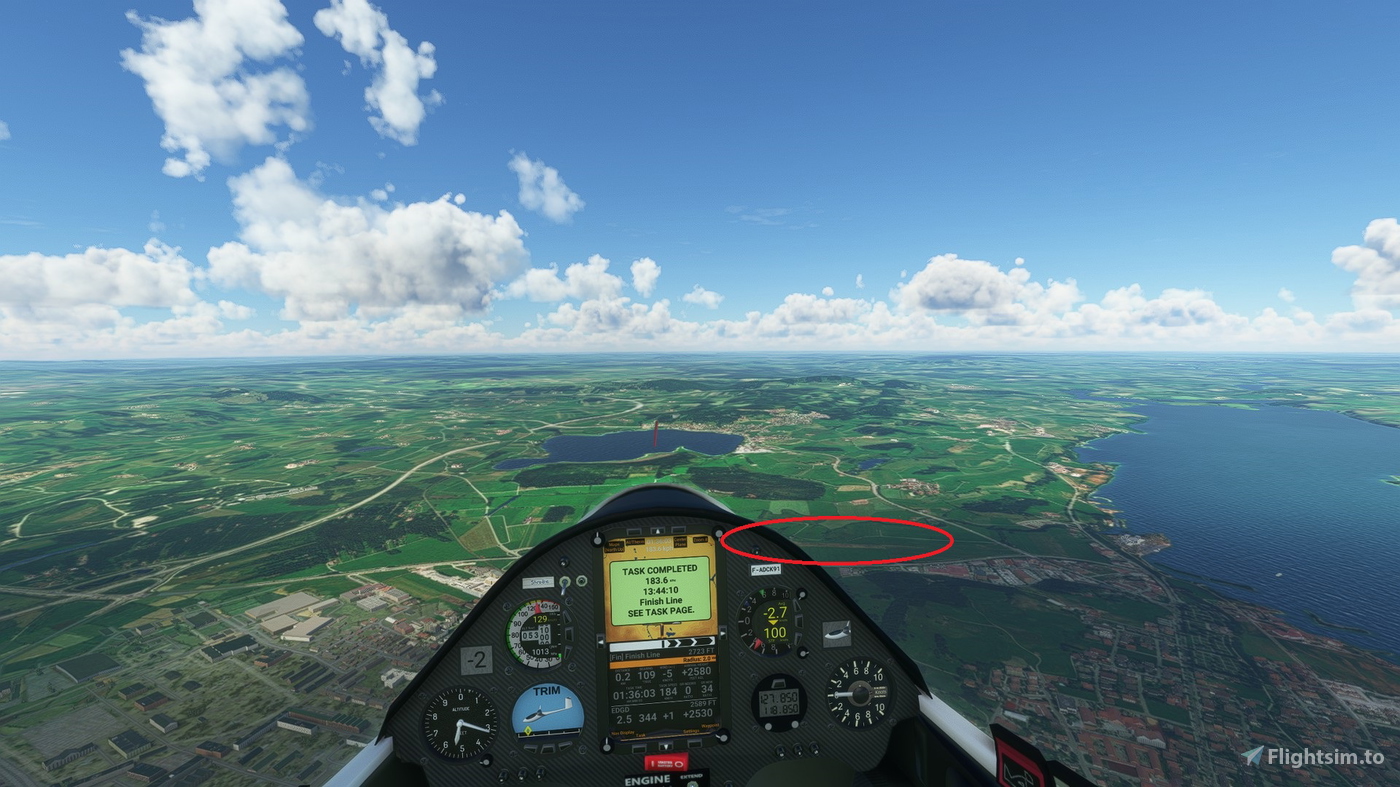
Task: Click the TRIM indicator display
Action: coord(548,712)
